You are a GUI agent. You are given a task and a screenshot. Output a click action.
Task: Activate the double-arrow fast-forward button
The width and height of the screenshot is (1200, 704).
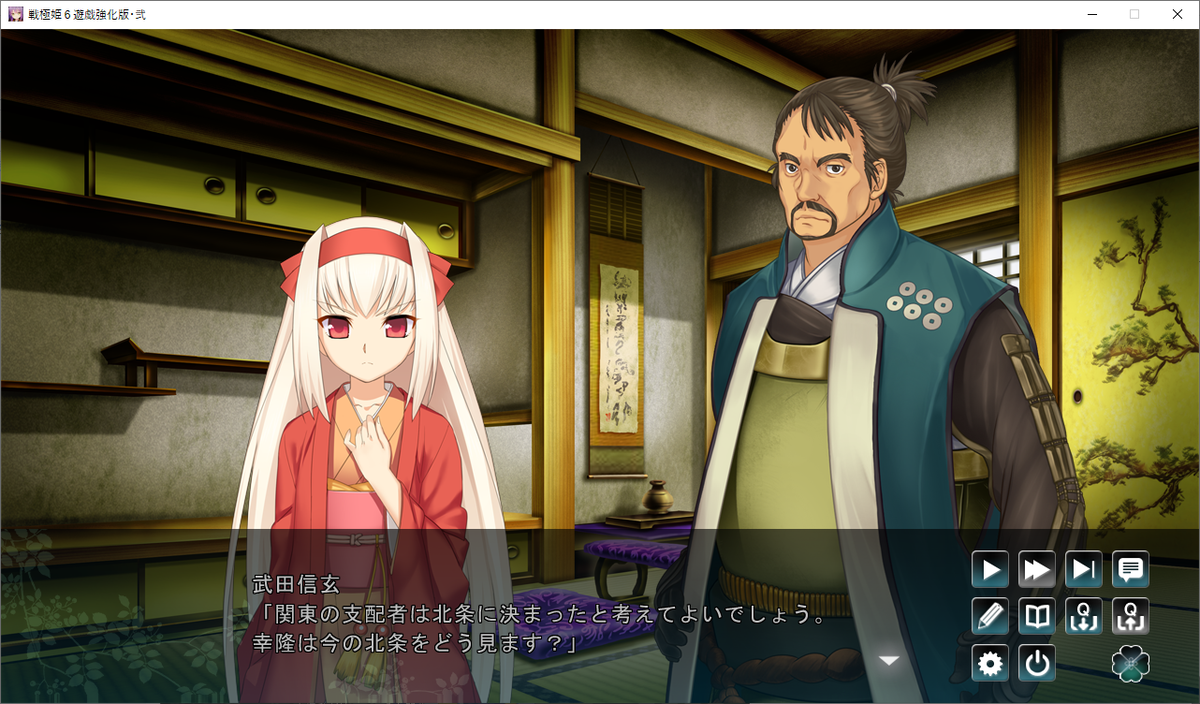click(x=1037, y=570)
